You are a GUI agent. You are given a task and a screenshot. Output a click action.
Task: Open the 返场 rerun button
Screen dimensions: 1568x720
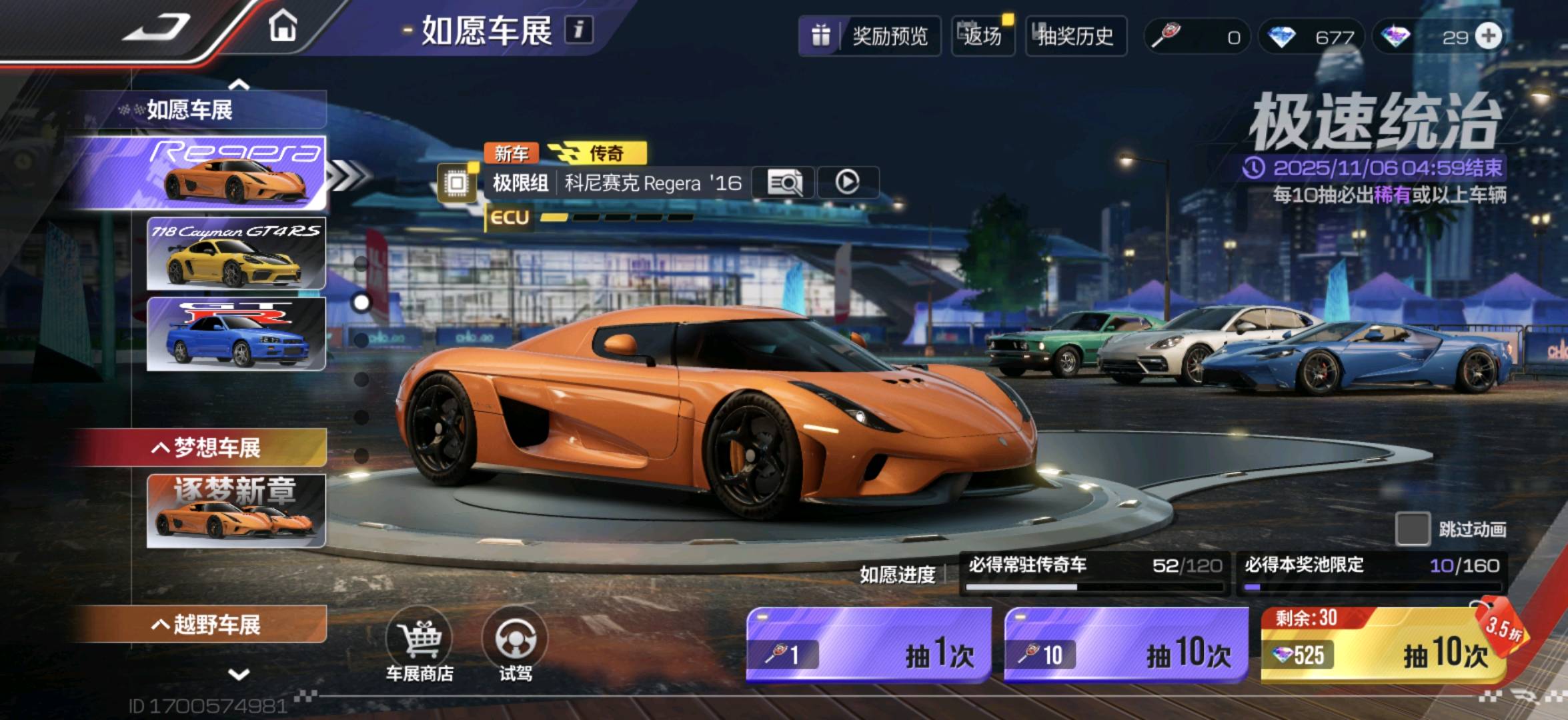point(982,36)
